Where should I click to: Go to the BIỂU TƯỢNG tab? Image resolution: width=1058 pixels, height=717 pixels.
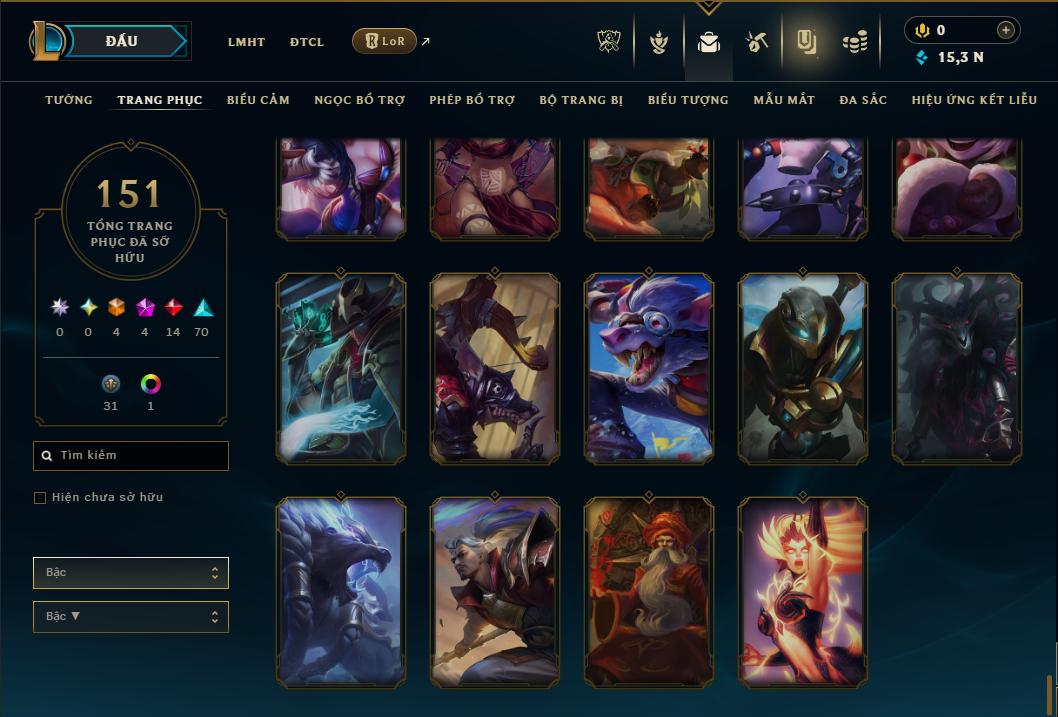pos(688,100)
